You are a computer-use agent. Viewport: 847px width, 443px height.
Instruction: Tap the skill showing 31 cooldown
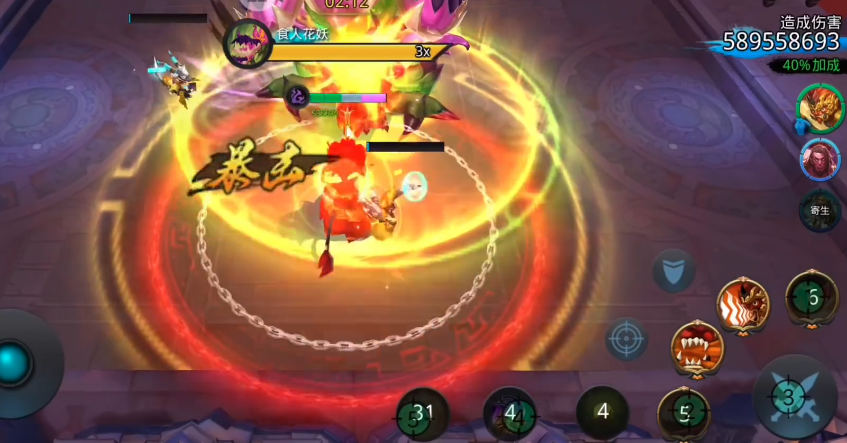point(423,412)
